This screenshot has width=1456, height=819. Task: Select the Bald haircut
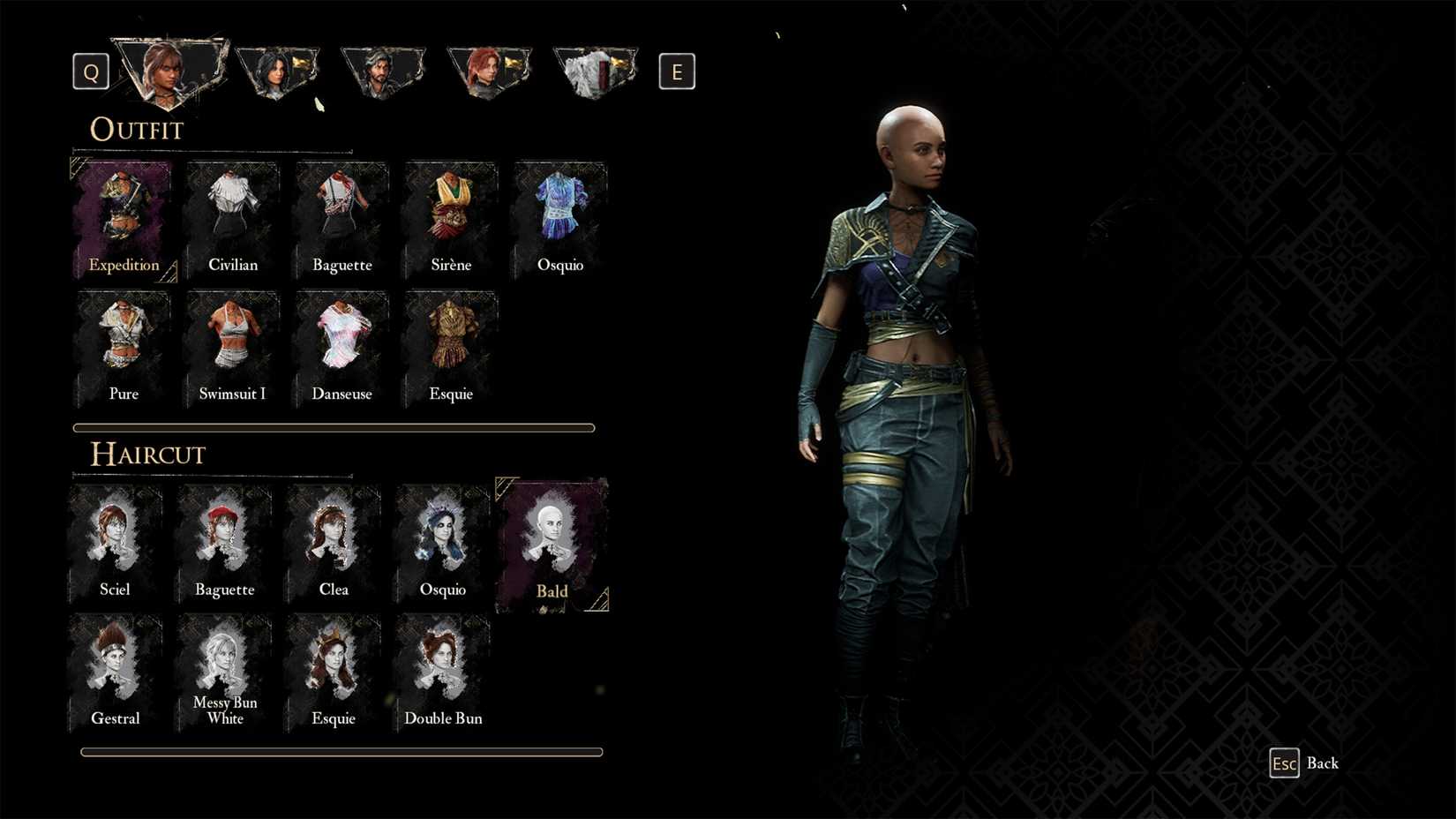pos(552,538)
